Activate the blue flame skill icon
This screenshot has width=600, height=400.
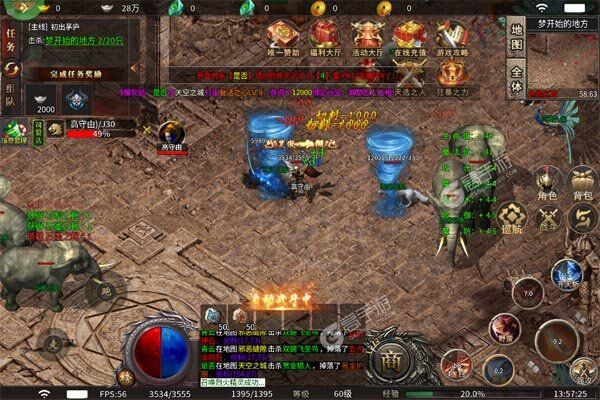click(x=566, y=273)
